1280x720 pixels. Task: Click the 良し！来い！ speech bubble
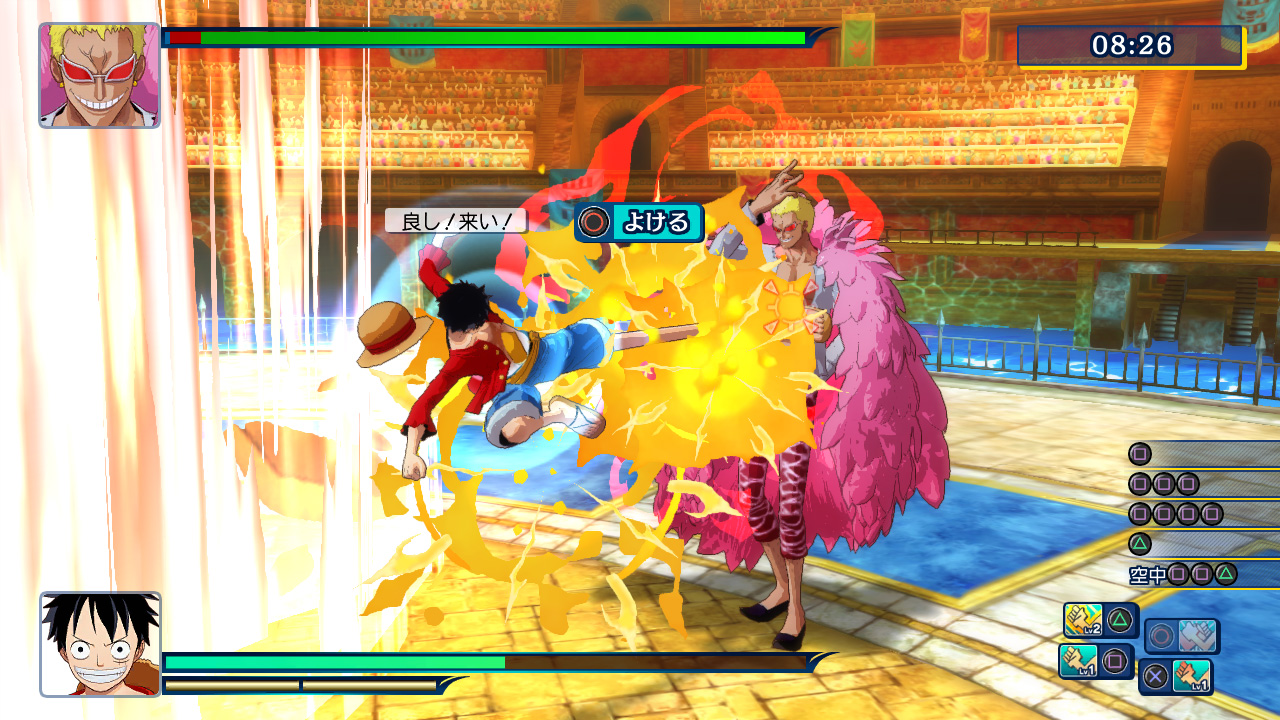point(455,222)
